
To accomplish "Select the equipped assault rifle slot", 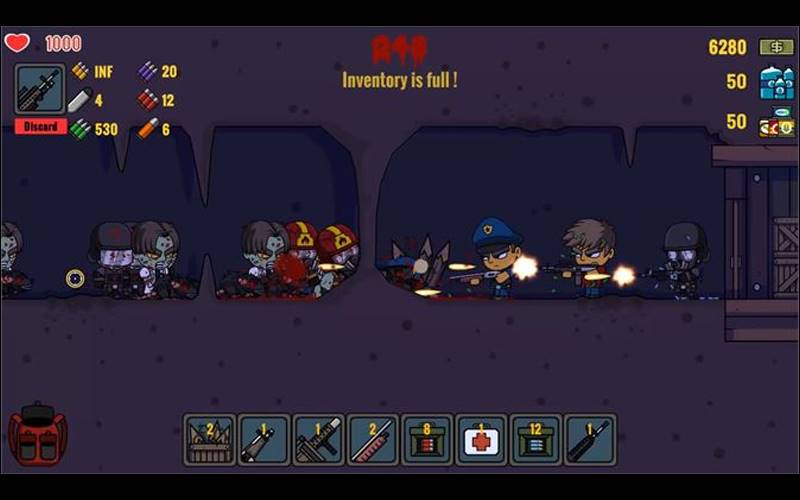I will pos(40,90).
